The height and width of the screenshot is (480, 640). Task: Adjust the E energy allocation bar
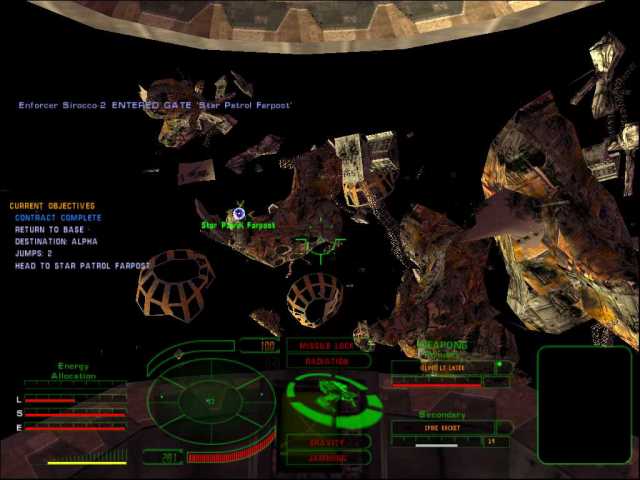(76, 428)
